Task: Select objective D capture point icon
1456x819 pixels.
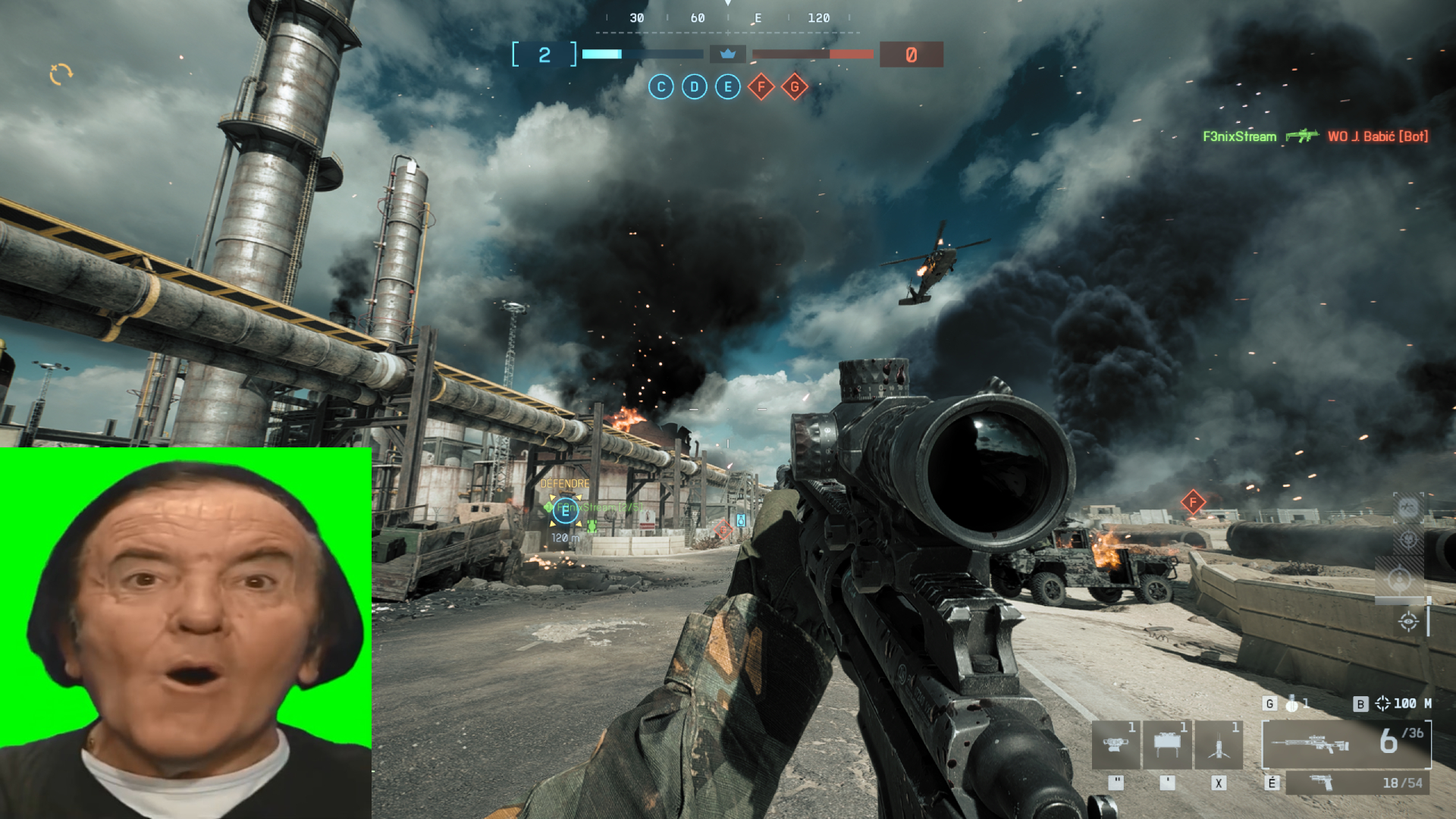Action: 694,87
